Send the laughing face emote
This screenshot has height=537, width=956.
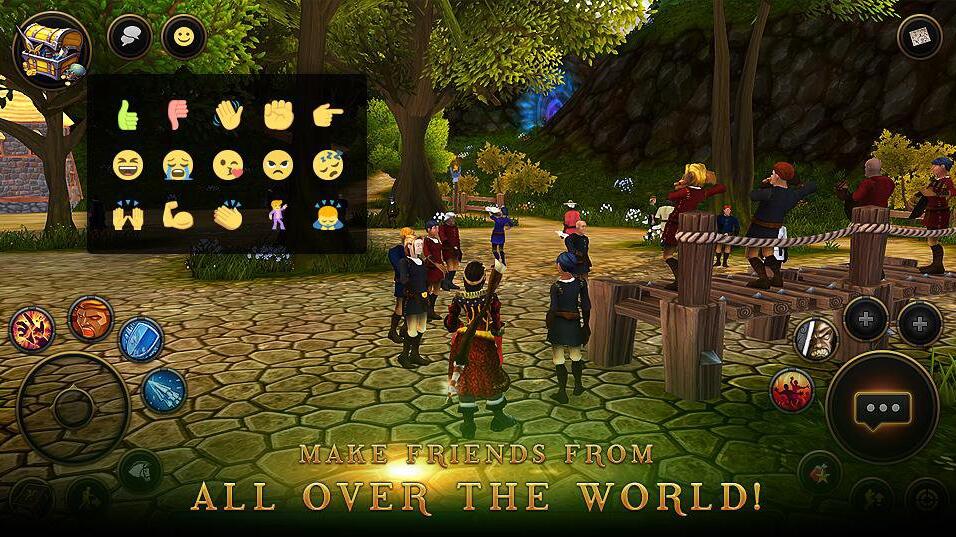[x=127, y=165]
